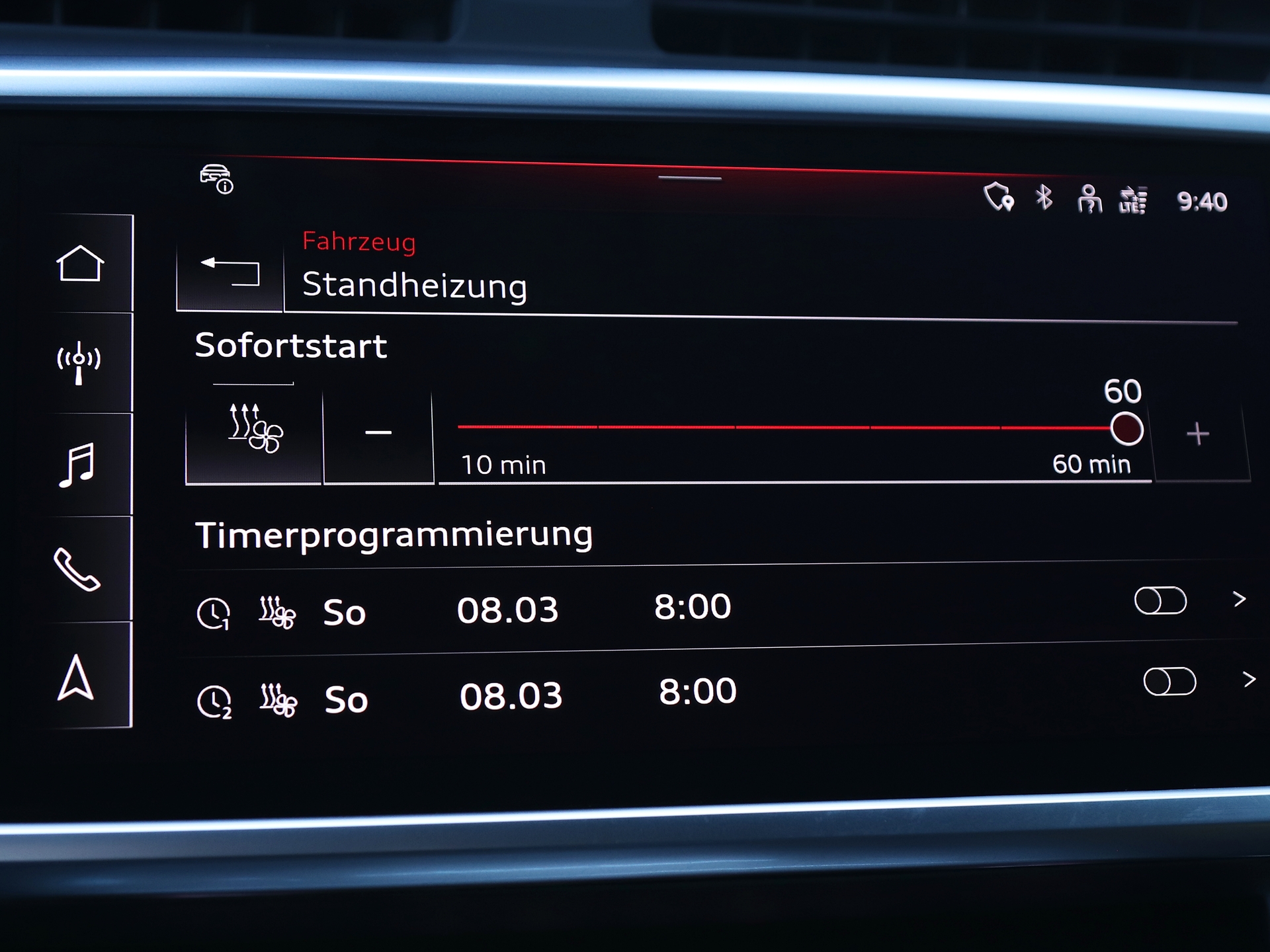The width and height of the screenshot is (1270, 952).
Task: Decrease heating duration with minus button
Action: click(x=378, y=433)
